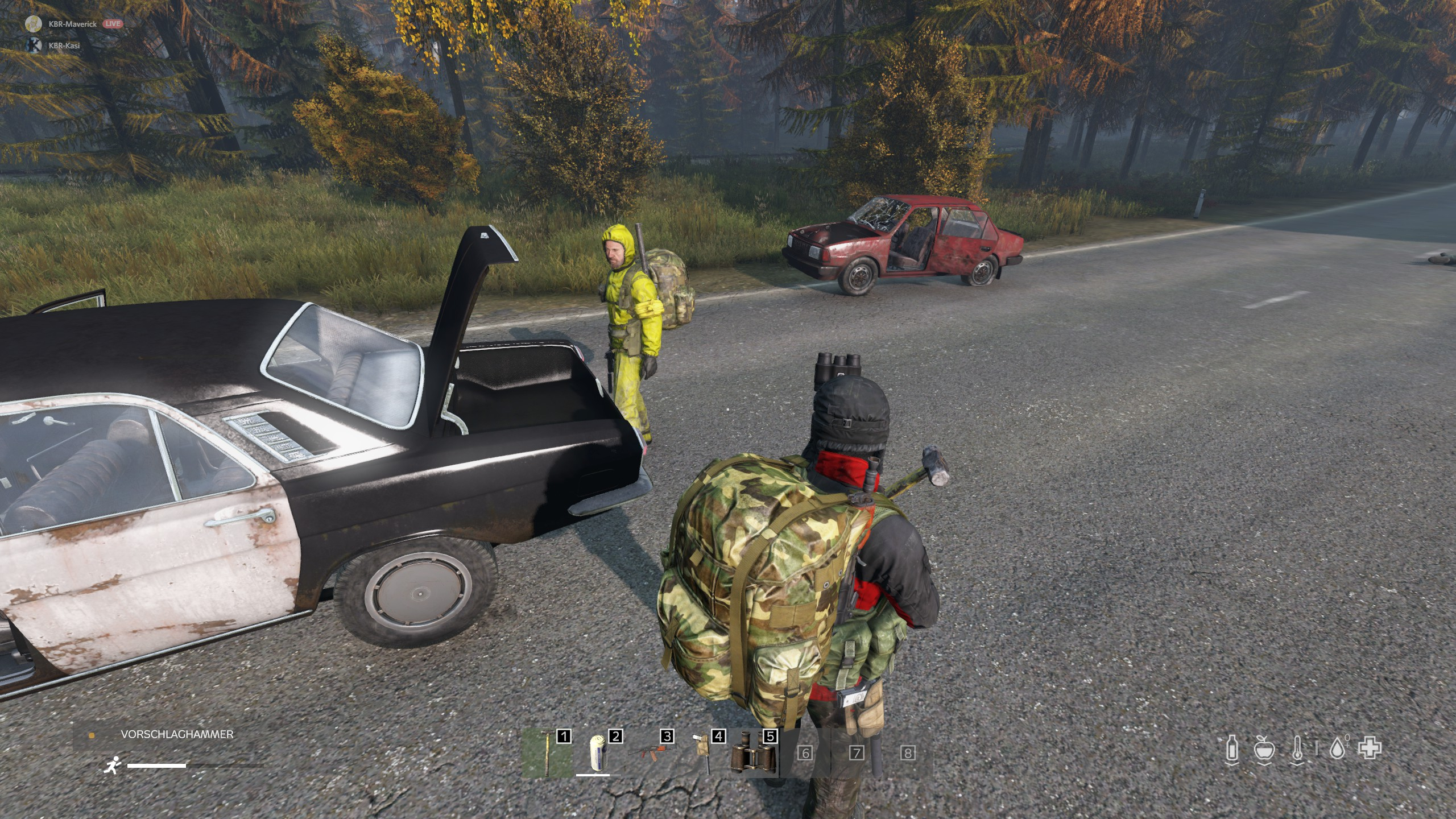Viewport: 1456px width, 819px height.
Task: Click the health cross status icon
Action: tap(1370, 748)
